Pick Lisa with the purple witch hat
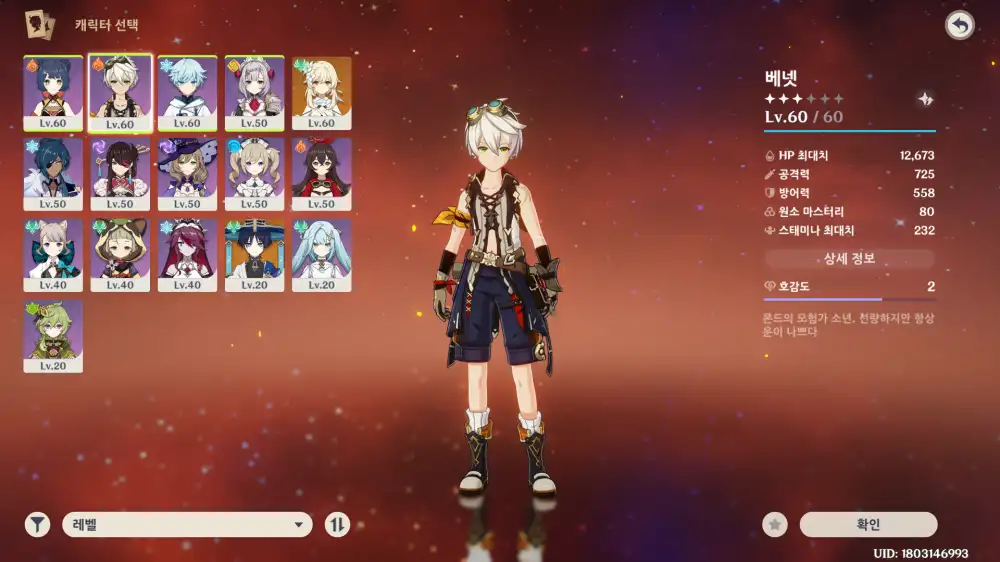The width and height of the screenshot is (1000, 562). point(187,174)
